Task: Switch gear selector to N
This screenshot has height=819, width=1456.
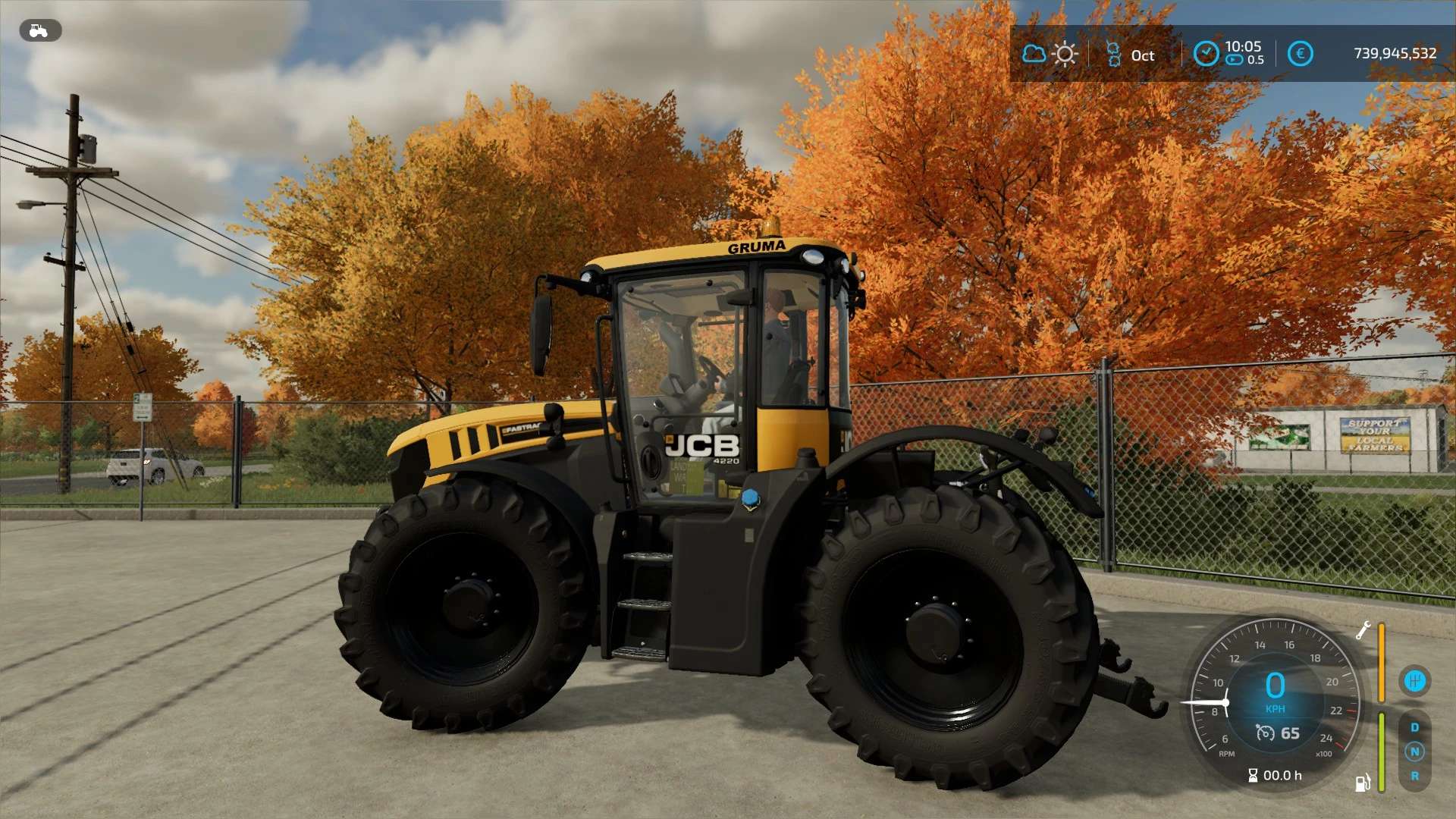Action: [x=1414, y=752]
